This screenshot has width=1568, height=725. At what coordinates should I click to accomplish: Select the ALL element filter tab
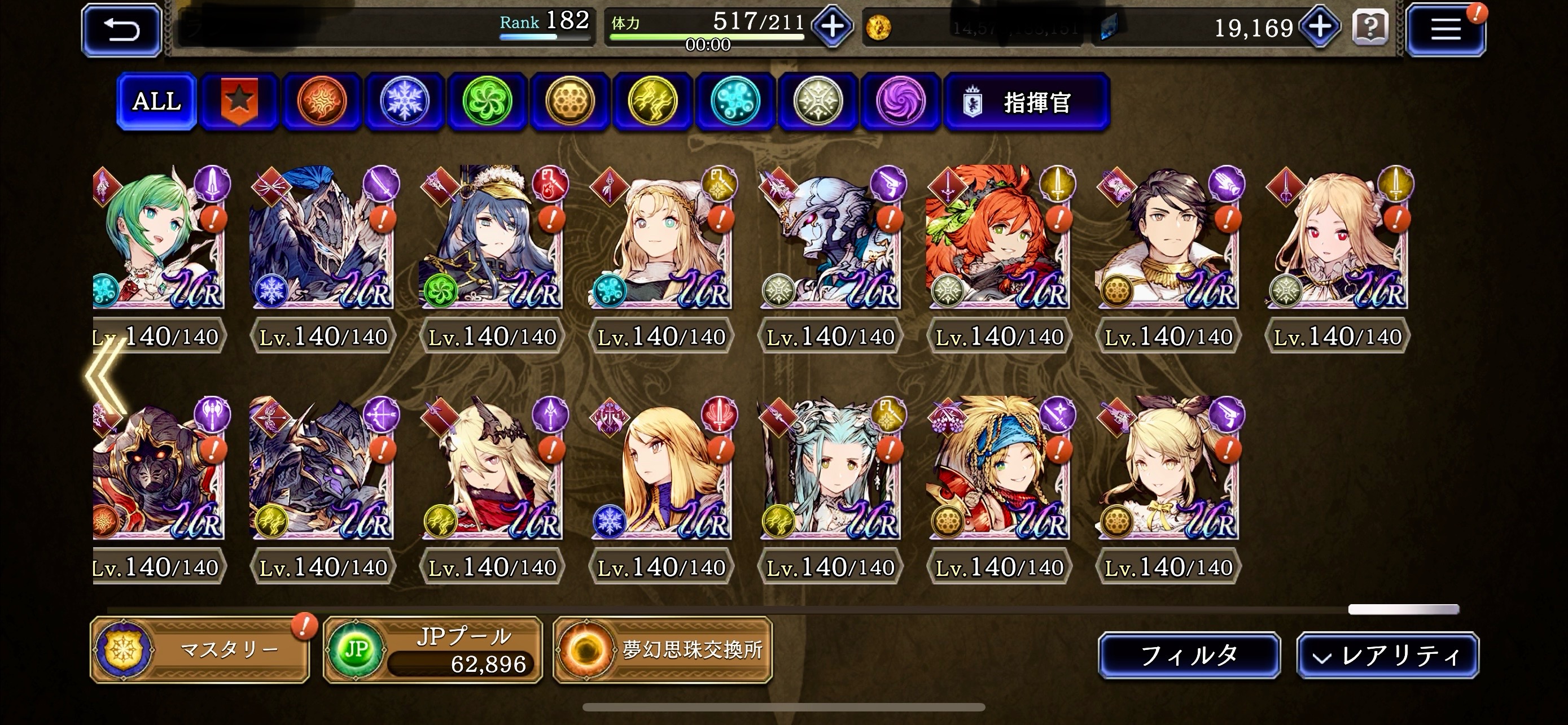click(156, 101)
